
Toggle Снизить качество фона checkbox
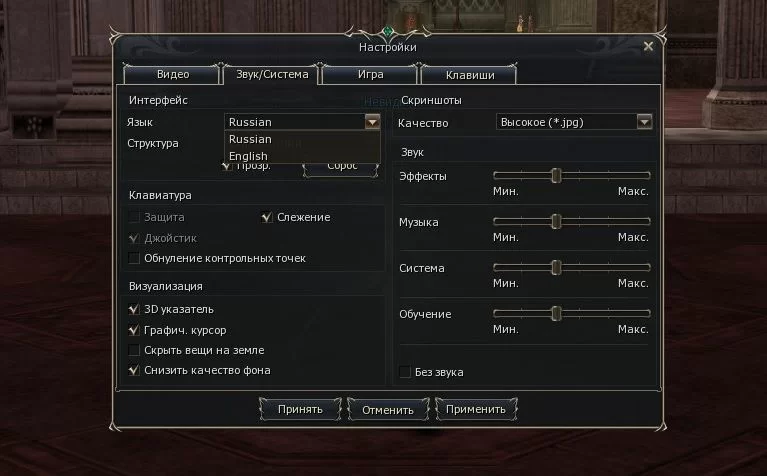coord(135,371)
